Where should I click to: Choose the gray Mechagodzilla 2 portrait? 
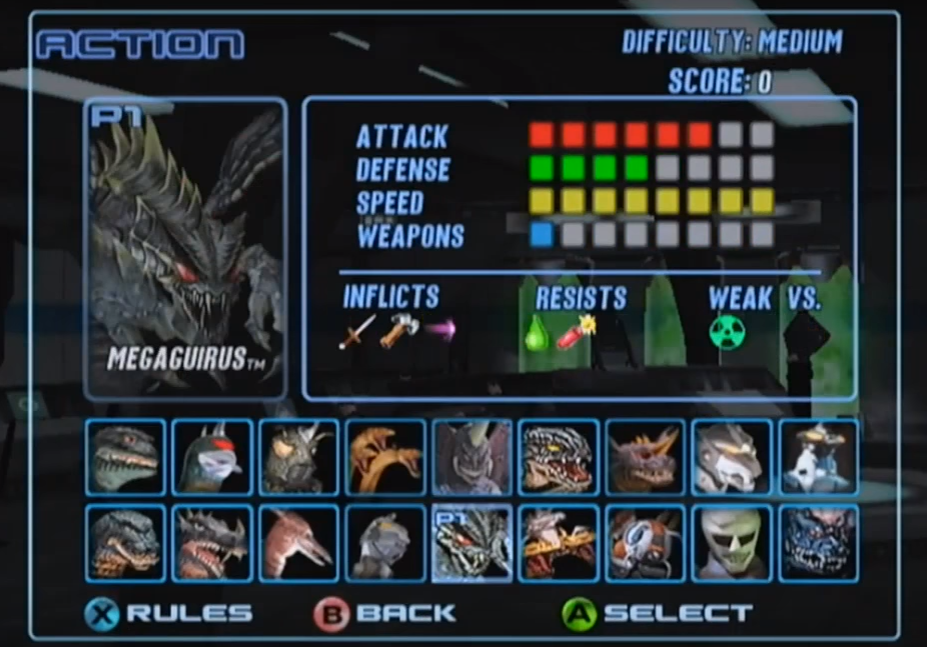[385, 543]
